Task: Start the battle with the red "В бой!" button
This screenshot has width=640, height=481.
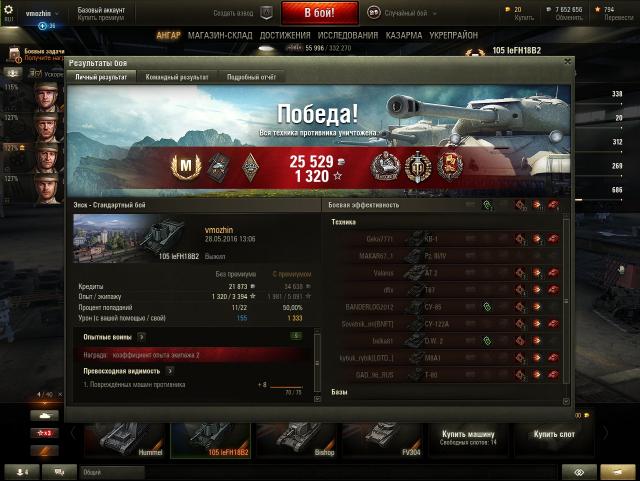Action: point(319,13)
